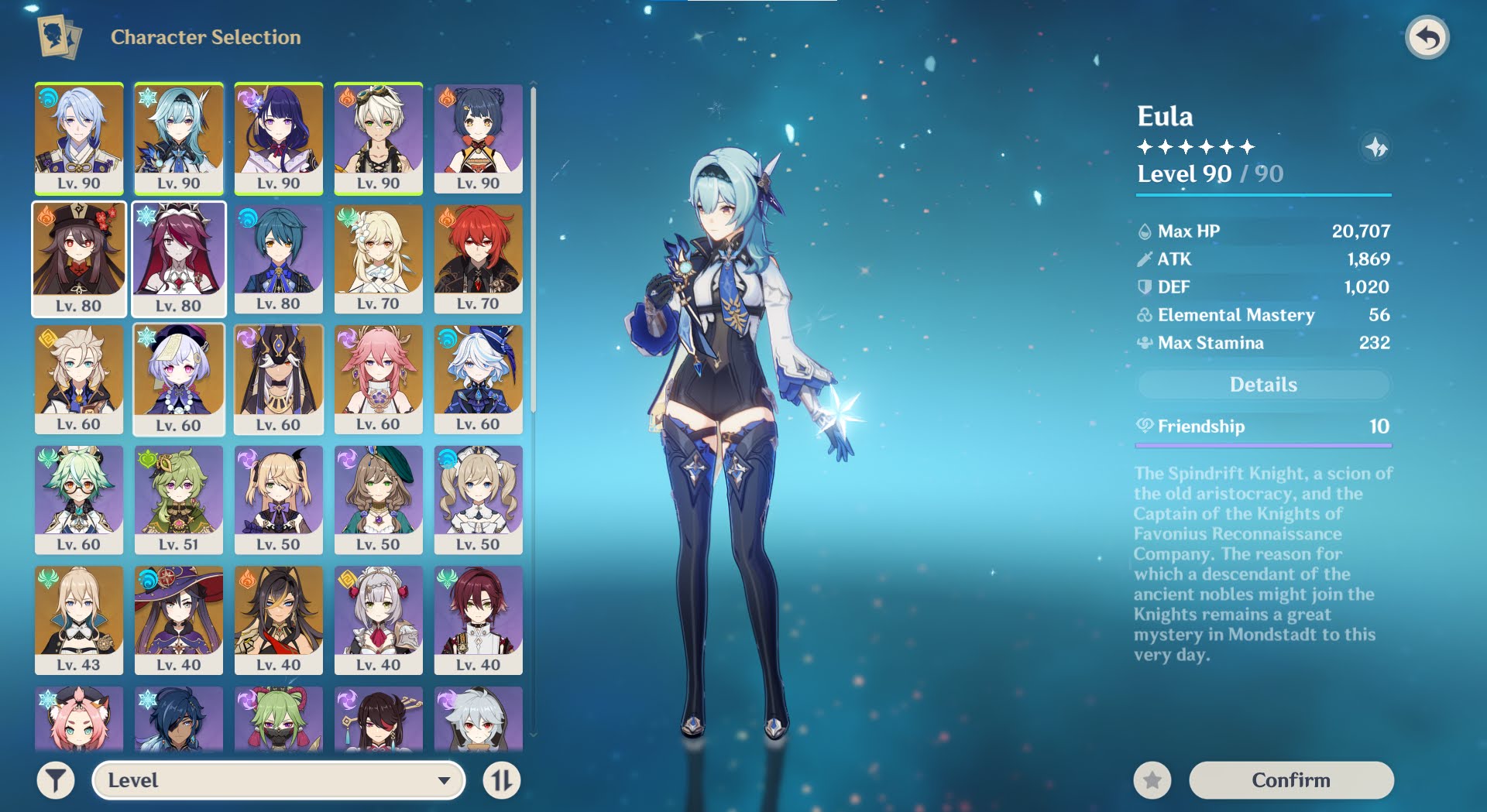Click the star favorite button beside Confirm
The height and width of the screenshot is (812, 1487).
point(1152,779)
